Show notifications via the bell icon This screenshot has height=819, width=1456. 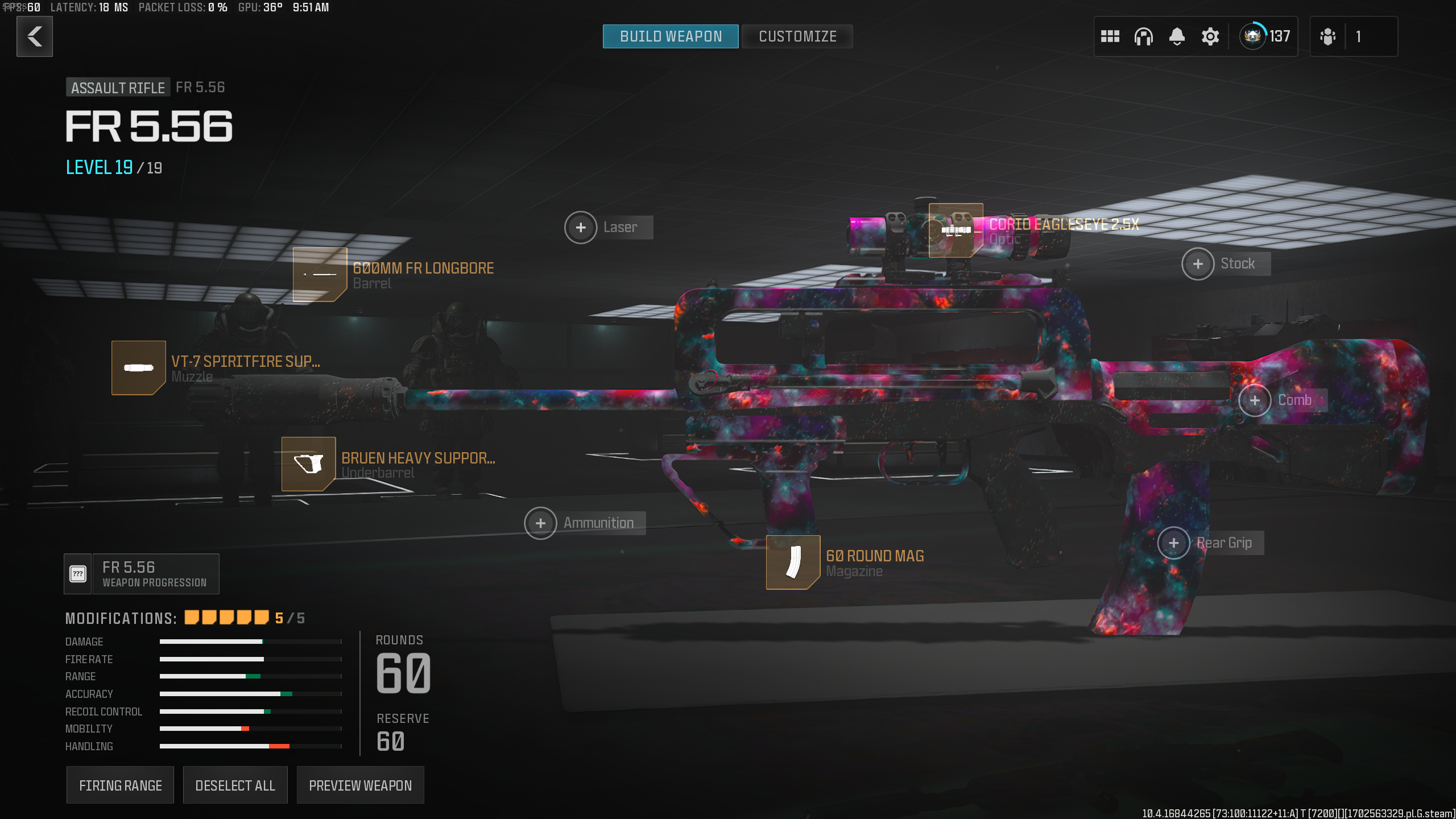pos(1177,36)
